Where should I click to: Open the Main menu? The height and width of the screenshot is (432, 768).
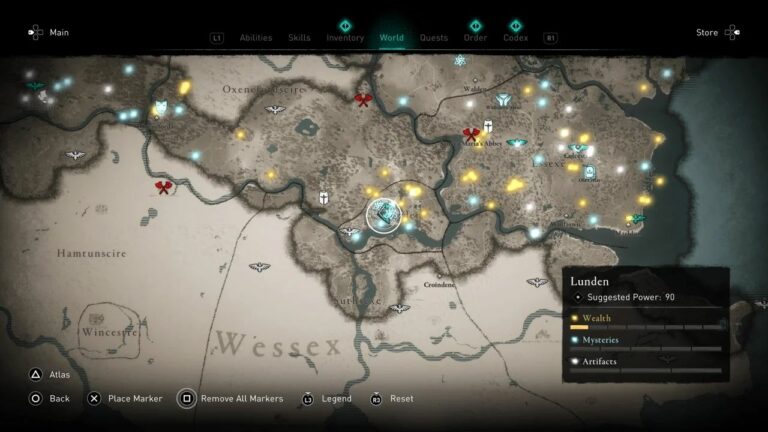tap(50, 32)
